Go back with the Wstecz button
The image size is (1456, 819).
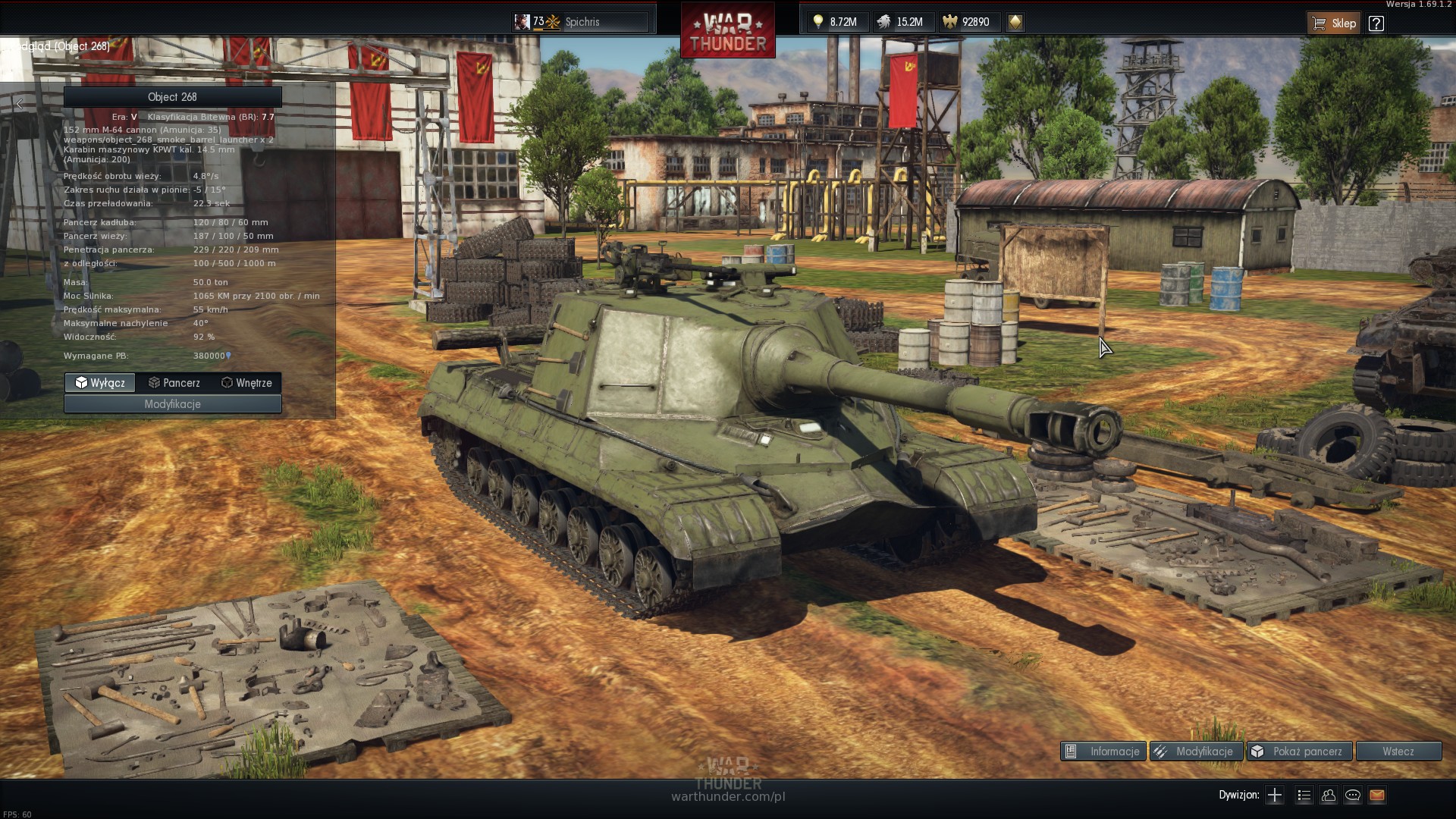tap(1398, 752)
